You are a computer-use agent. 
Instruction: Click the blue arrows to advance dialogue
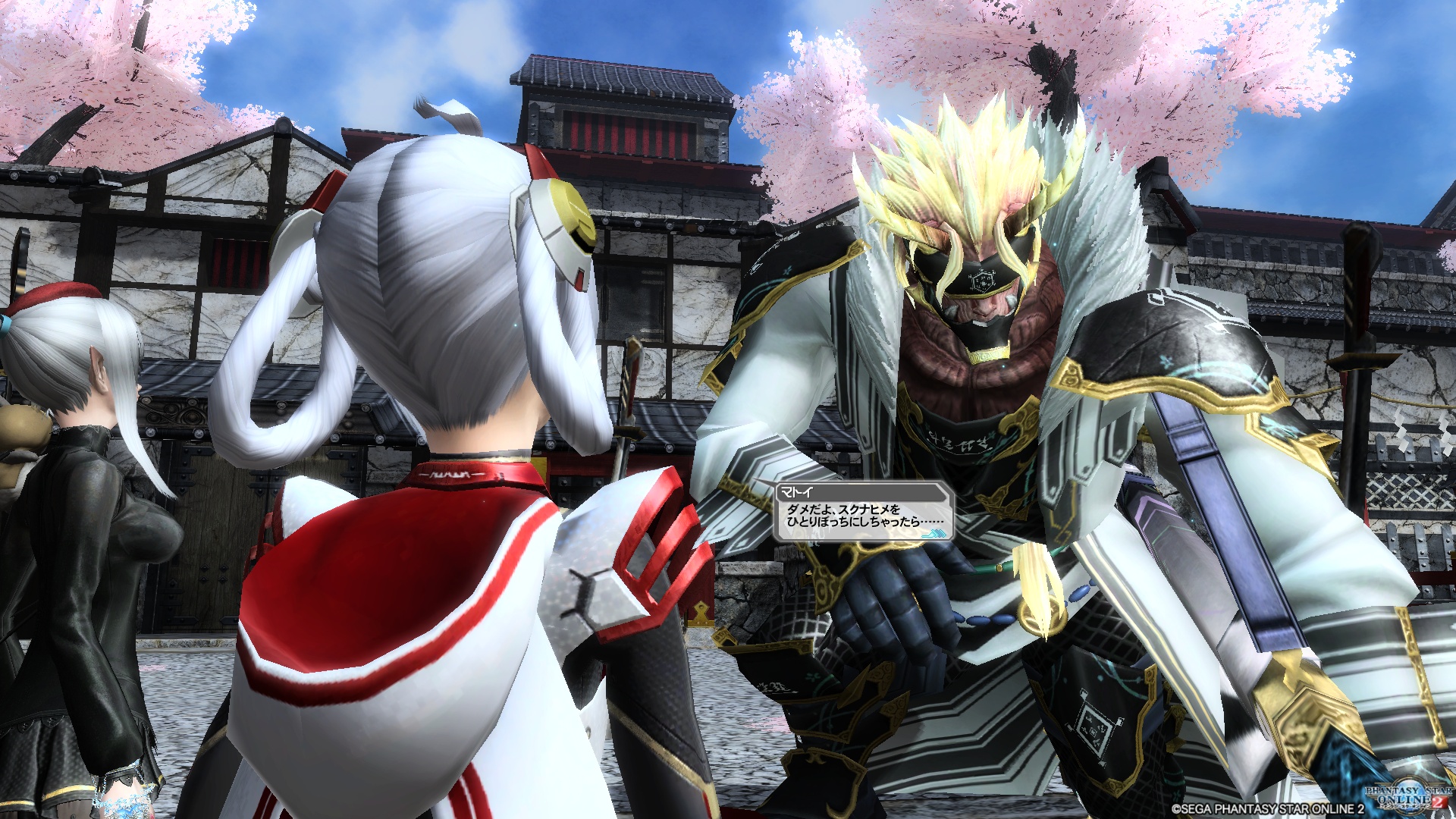(x=935, y=532)
